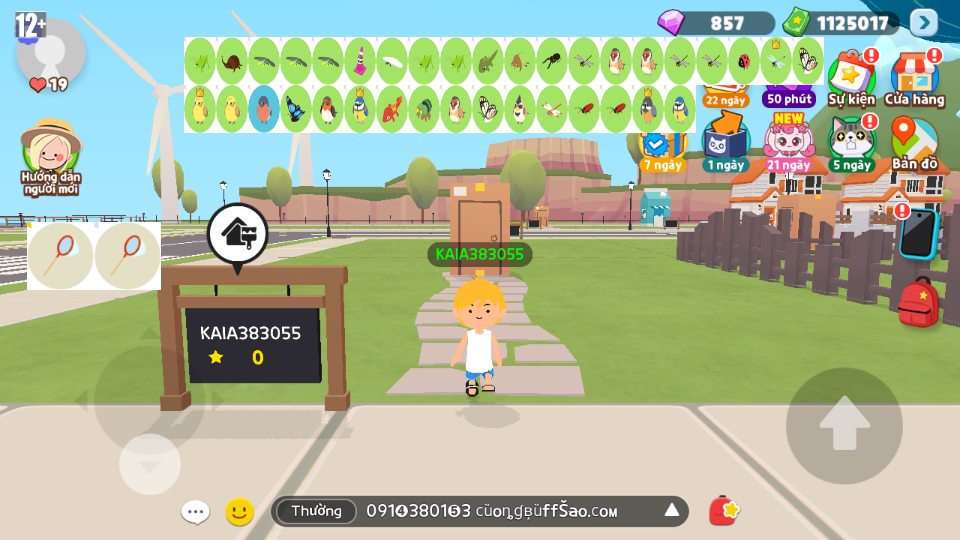Open the smiley emoji menu
Screen dimensions: 960x540
click(x=239, y=512)
